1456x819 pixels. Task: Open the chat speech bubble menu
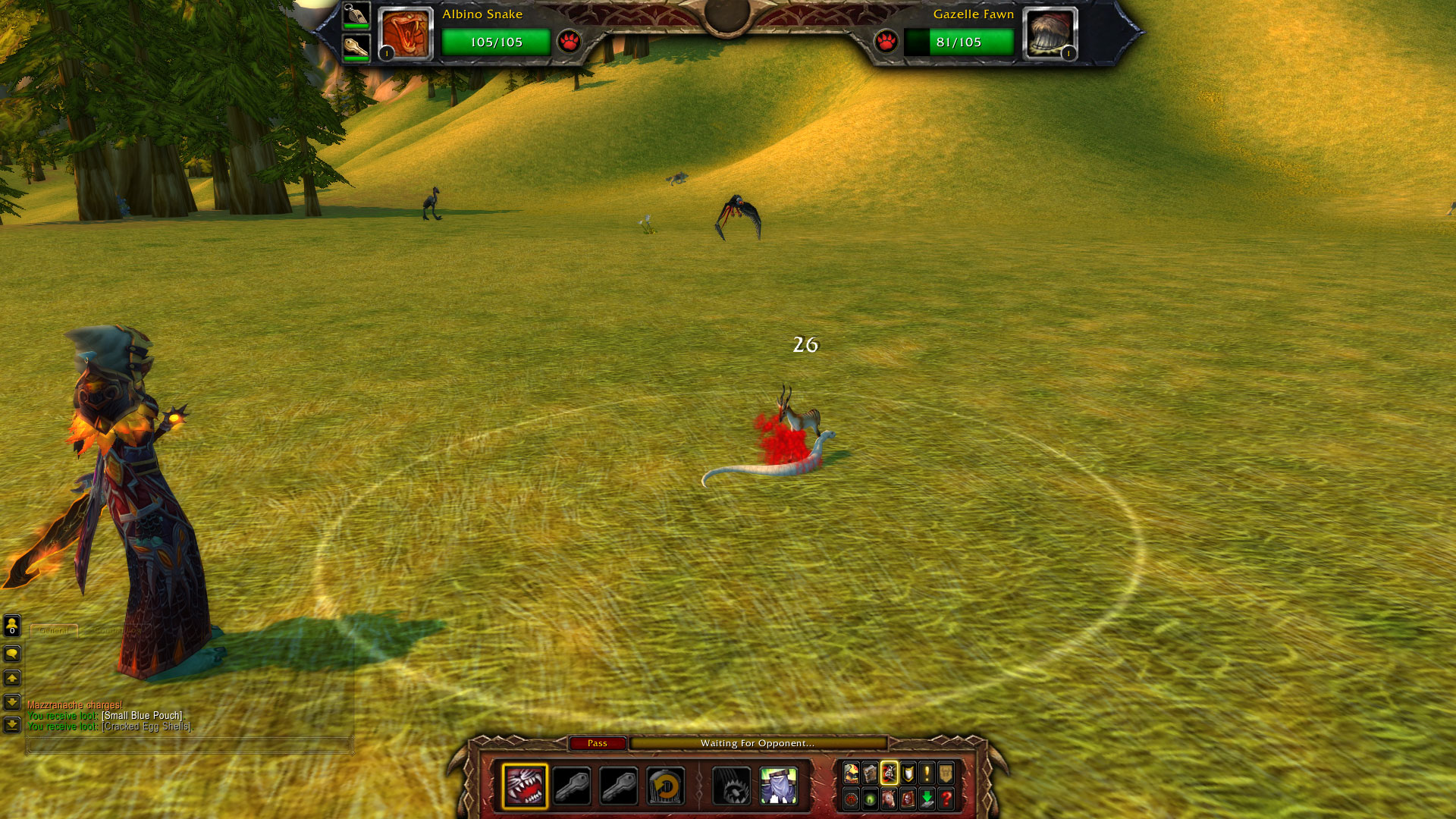pyautogui.click(x=12, y=654)
